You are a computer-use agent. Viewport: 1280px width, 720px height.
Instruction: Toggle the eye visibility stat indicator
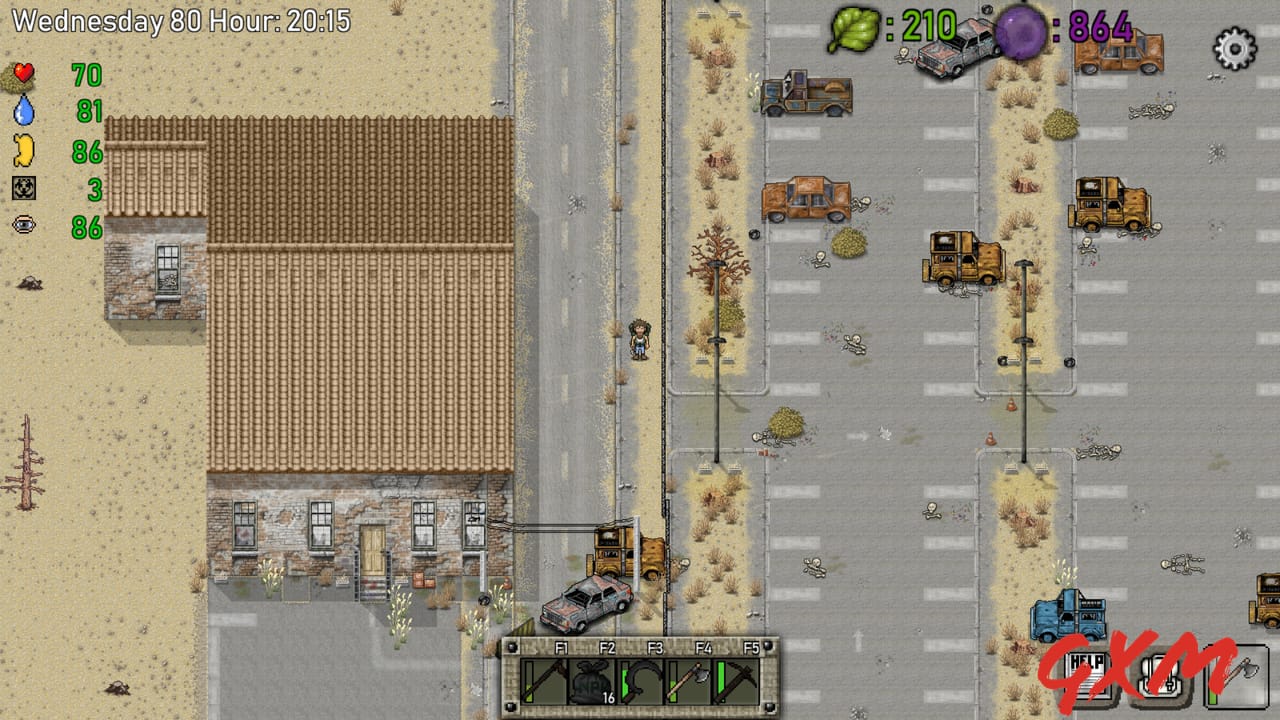[x=24, y=224]
